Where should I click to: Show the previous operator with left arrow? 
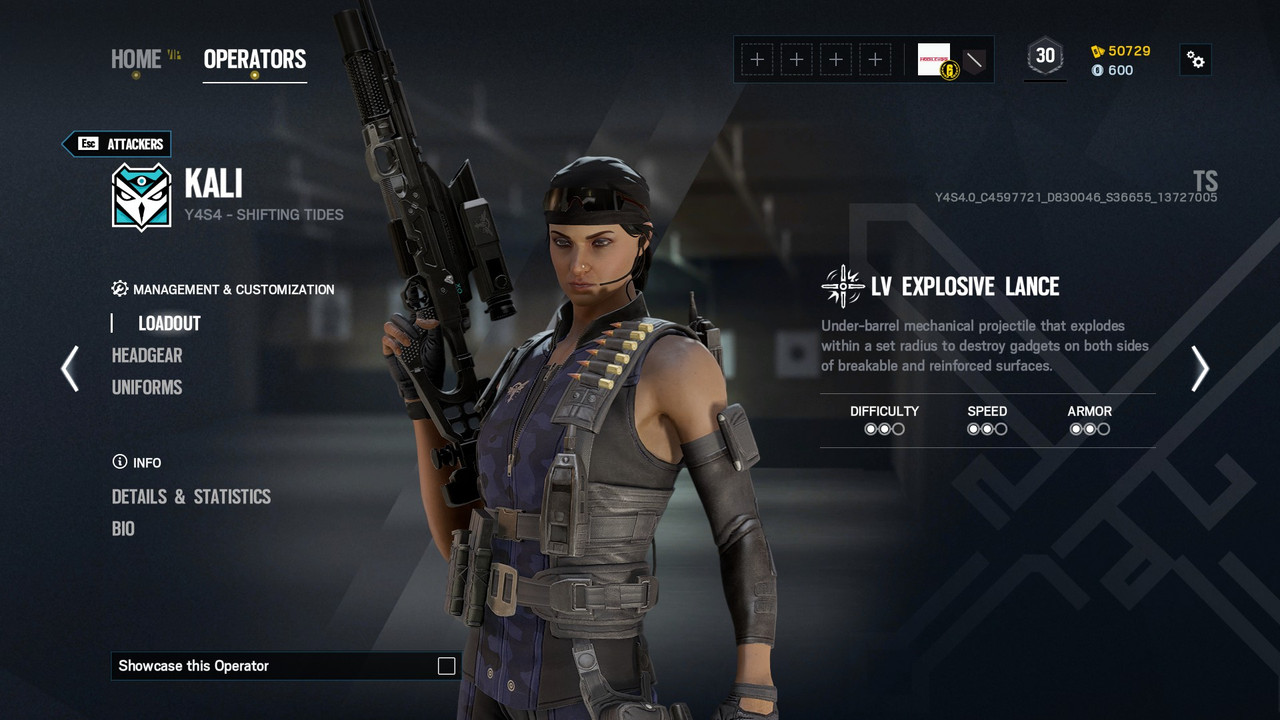70,368
